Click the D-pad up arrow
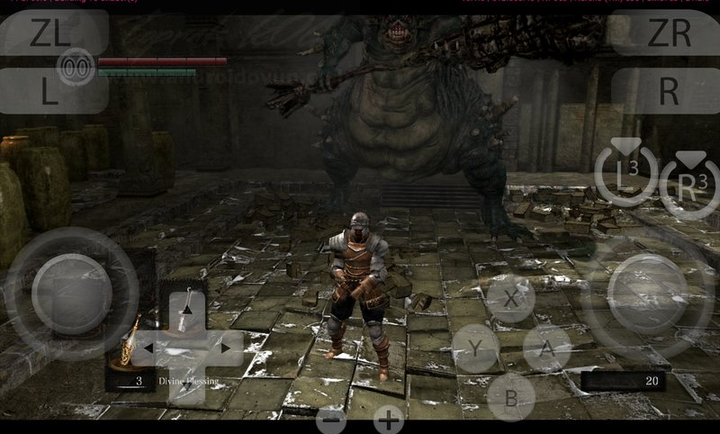 pyautogui.click(x=187, y=309)
